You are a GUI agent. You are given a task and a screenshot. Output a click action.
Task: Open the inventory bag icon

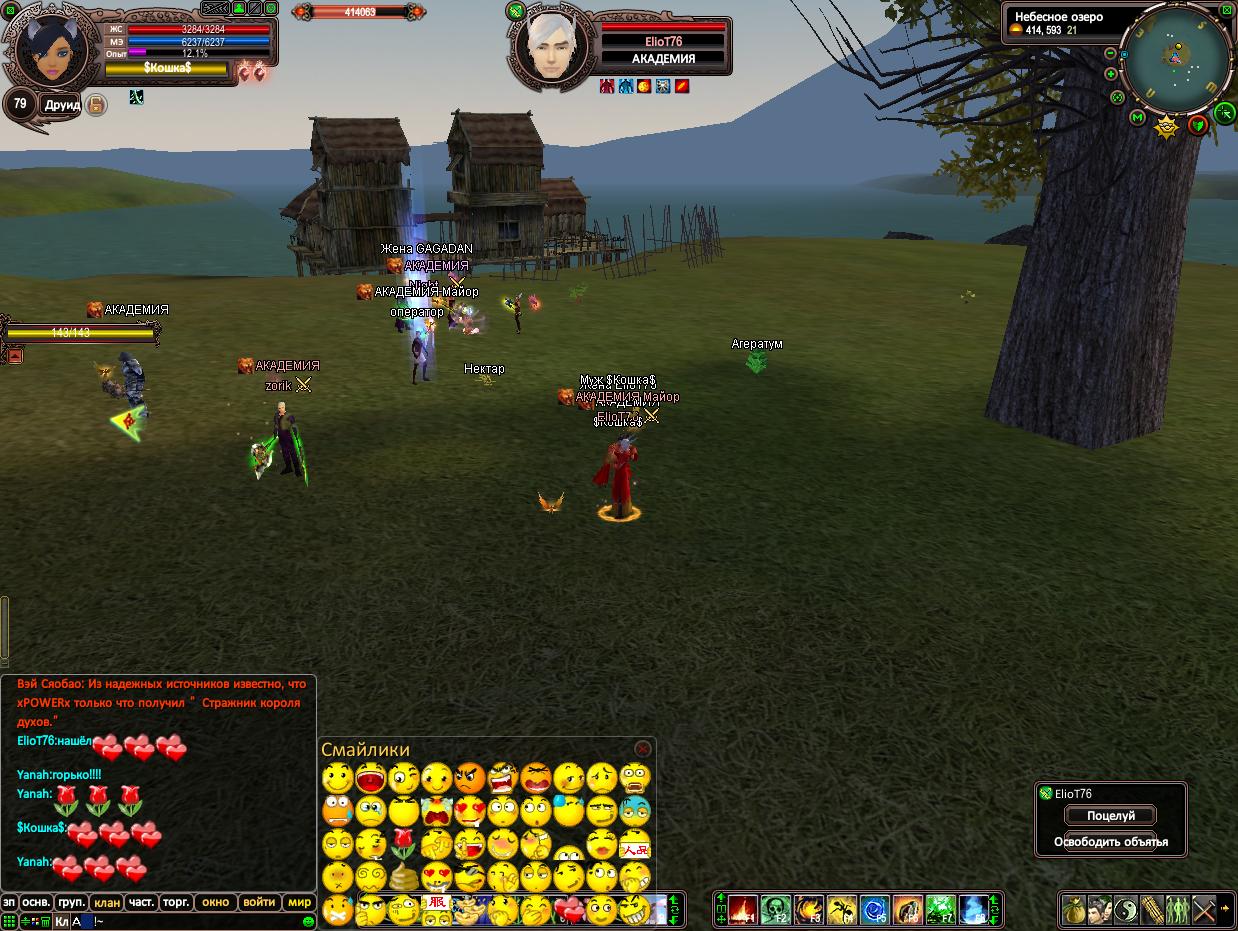1074,910
